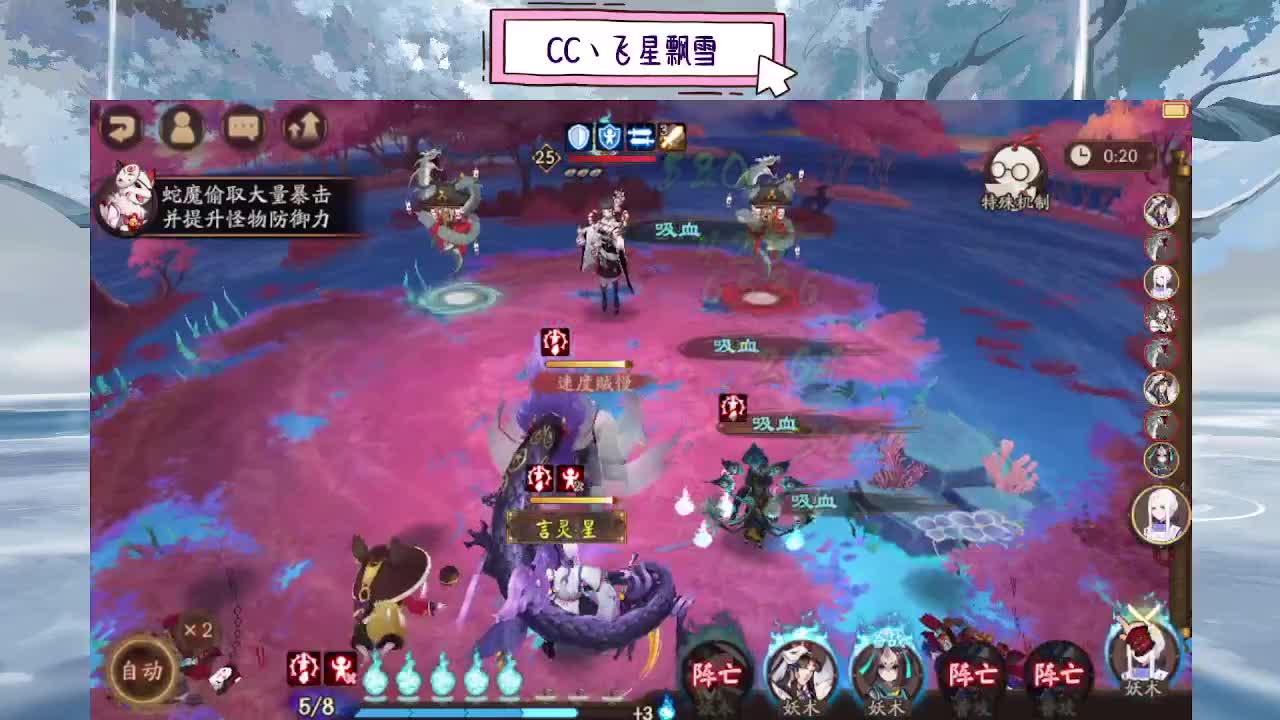Click the upward arrows boost icon
Viewport: 1280px width, 720px height.
coord(303,128)
